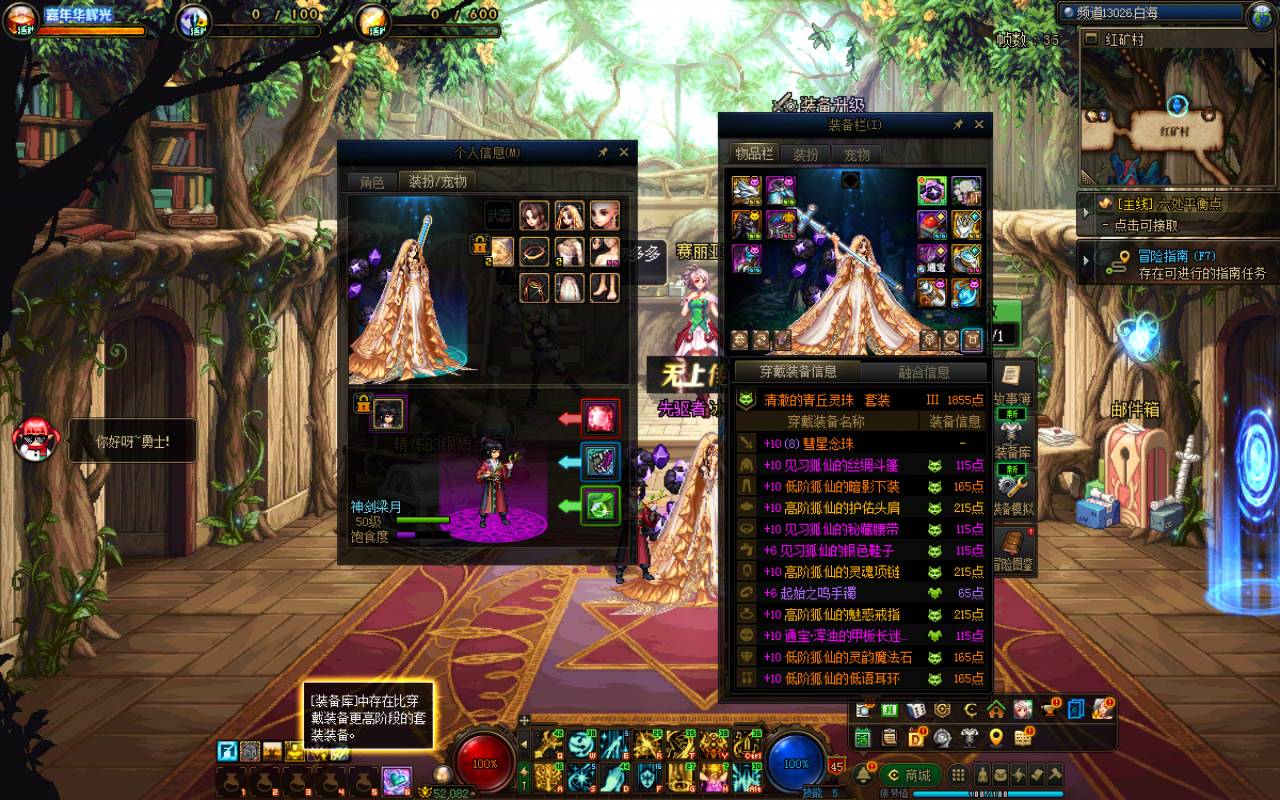
Task: Switch to the 角色 tab
Action: [372, 182]
